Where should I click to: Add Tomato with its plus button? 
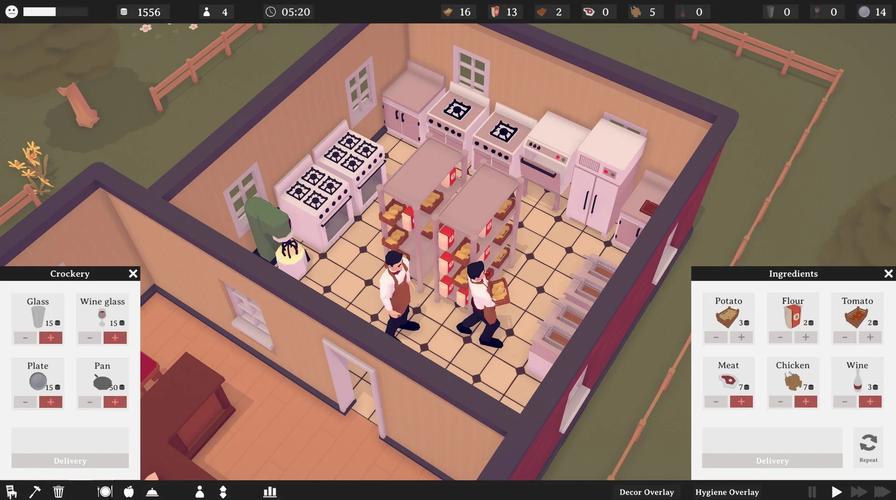click(x=869, y=338)
